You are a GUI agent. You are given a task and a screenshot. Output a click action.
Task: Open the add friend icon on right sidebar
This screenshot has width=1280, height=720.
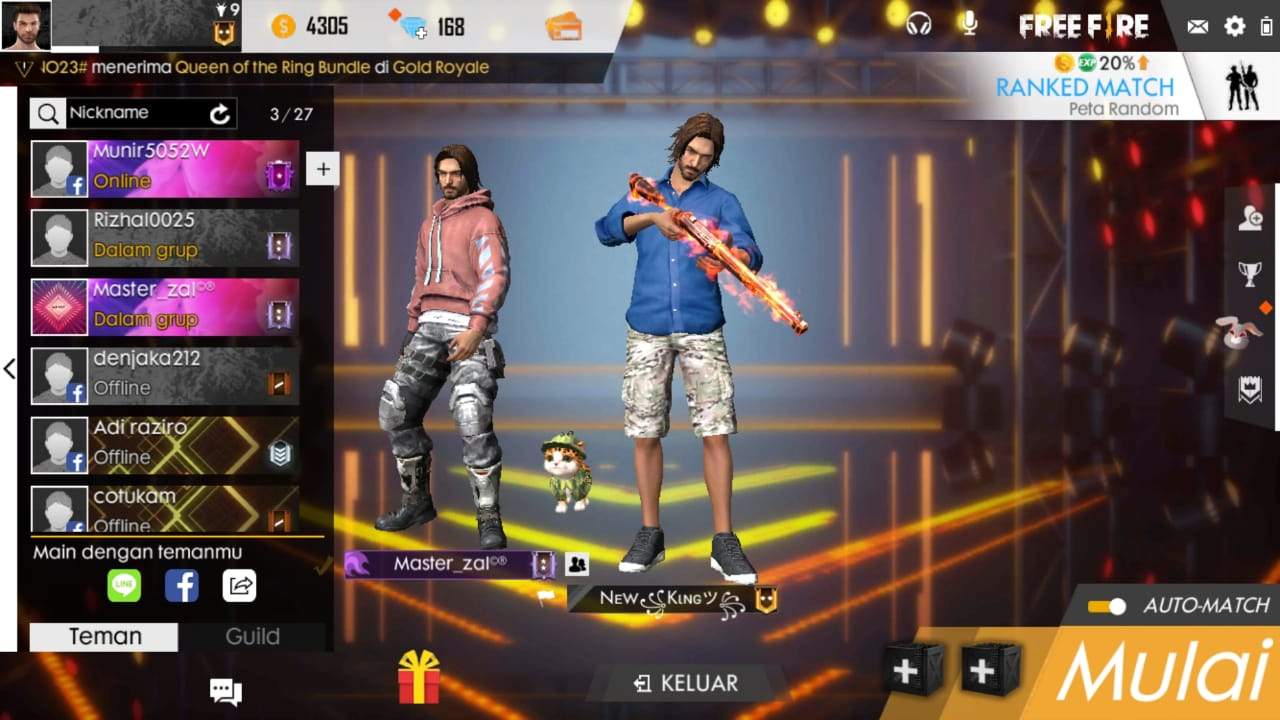point(1250,218)
